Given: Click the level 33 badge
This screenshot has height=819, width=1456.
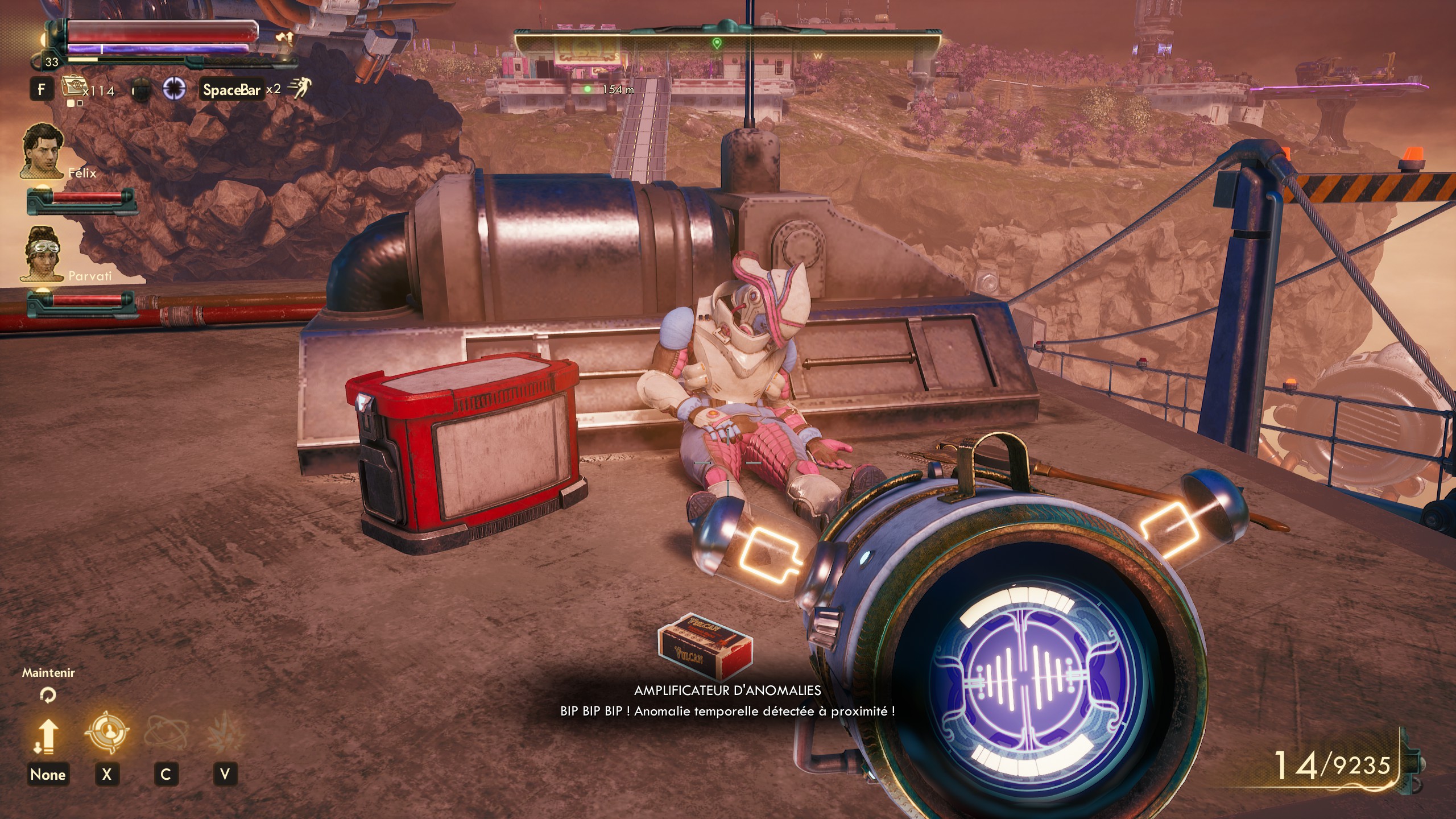Looking at the screenshot, I should pos(52,62).
